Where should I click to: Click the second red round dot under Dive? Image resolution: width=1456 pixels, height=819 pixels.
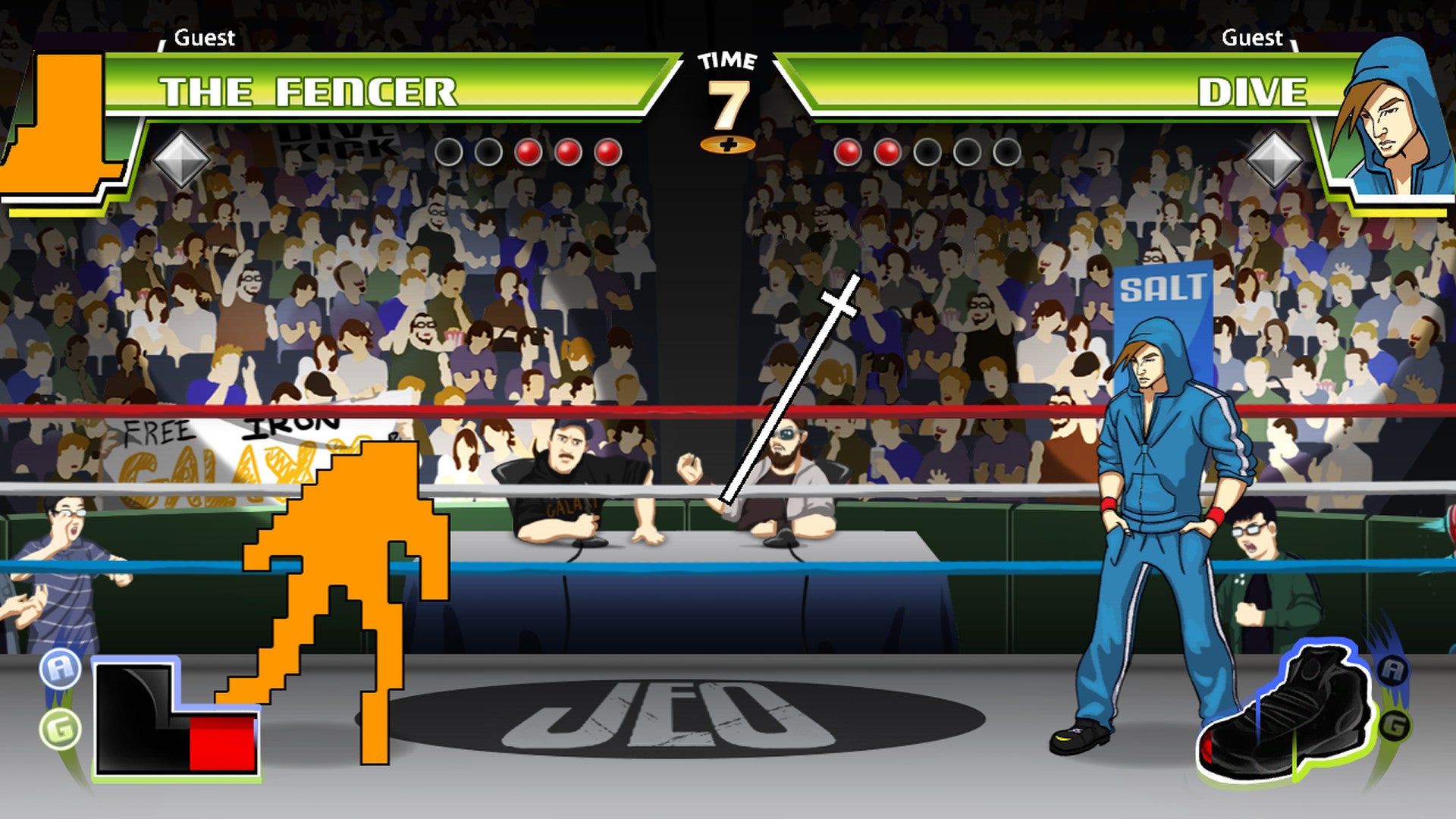click(x=887, y=152)
